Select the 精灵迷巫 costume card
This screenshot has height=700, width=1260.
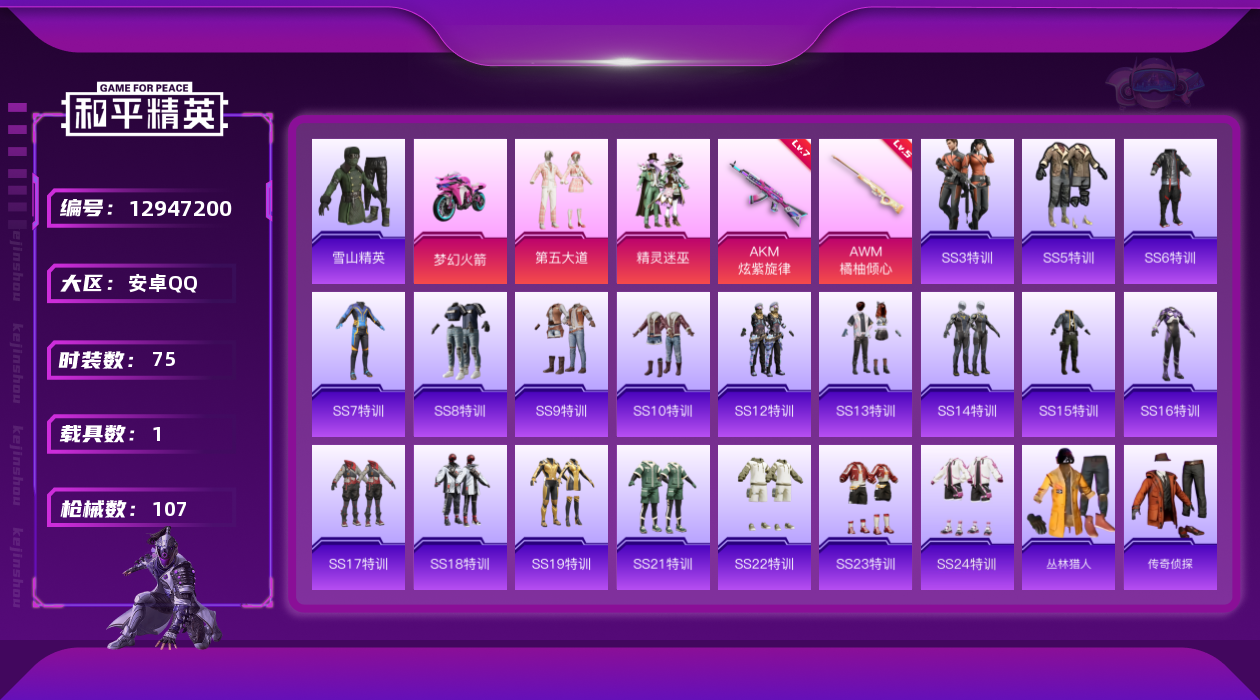(x=663, y=211)
